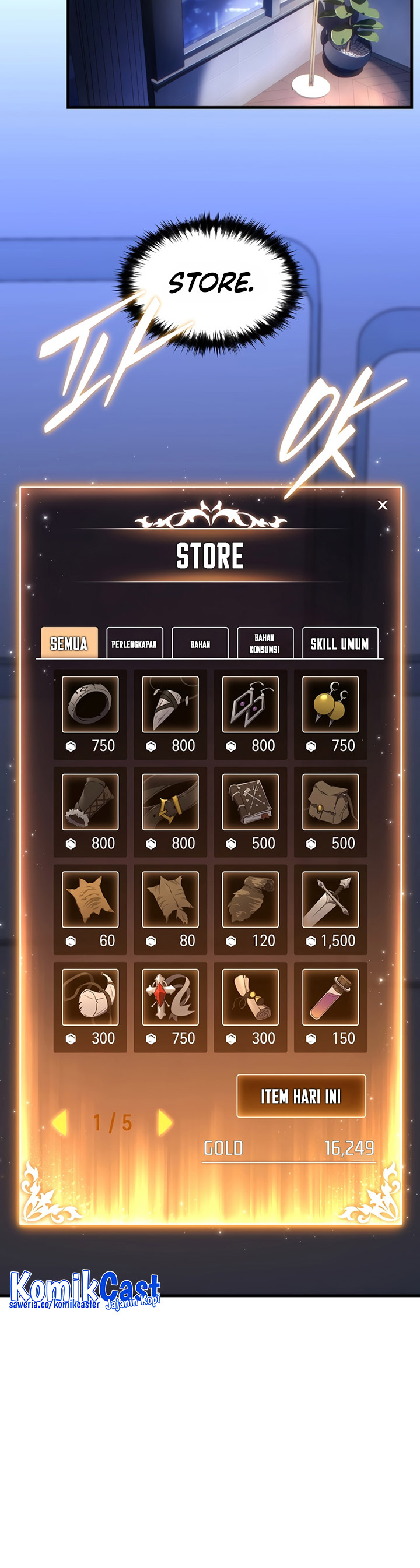Open Item Hari Ini
The image size is (420, 1568).
[301, 1095]
